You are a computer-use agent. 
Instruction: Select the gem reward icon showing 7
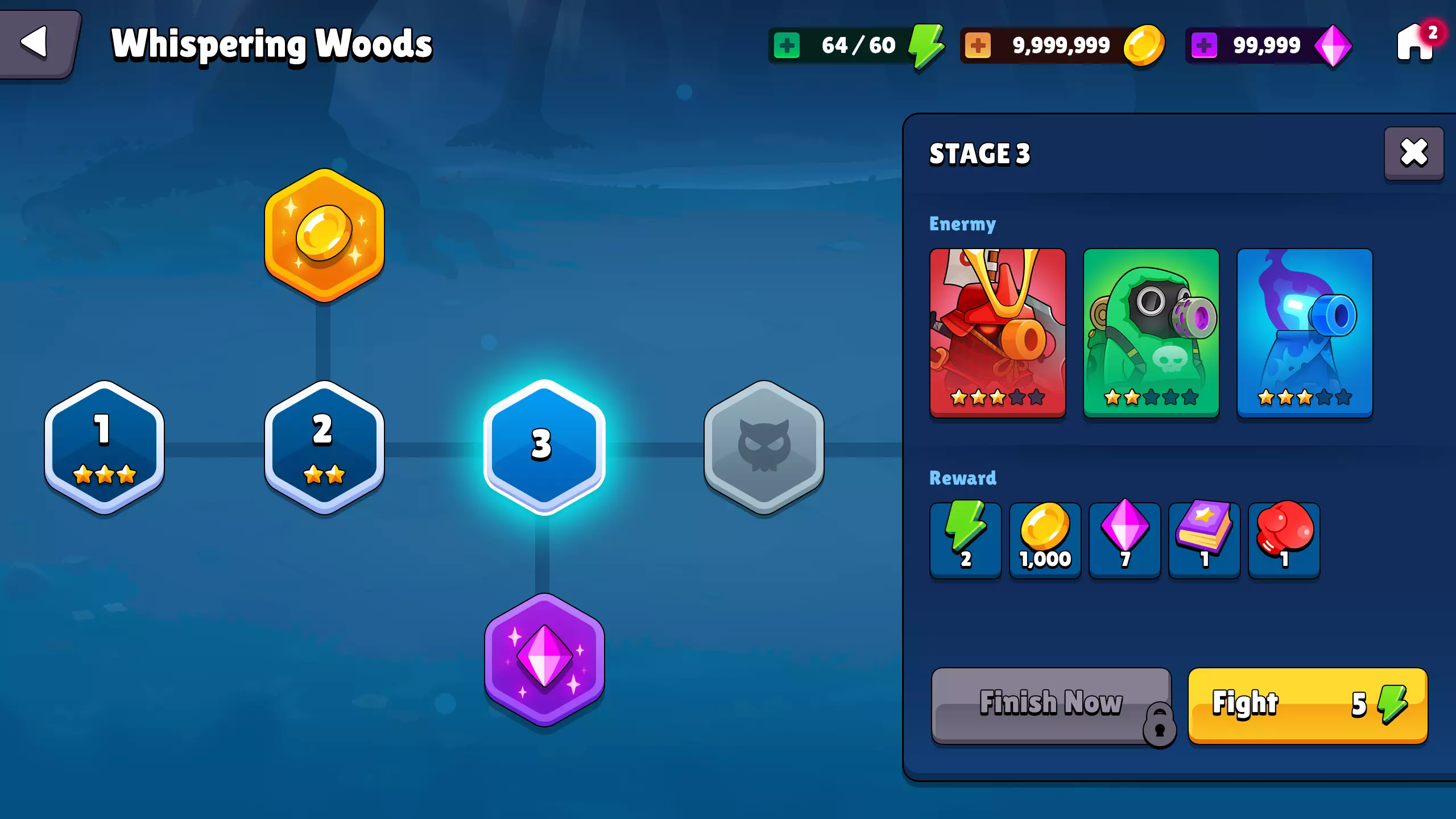pos(1124,539)
